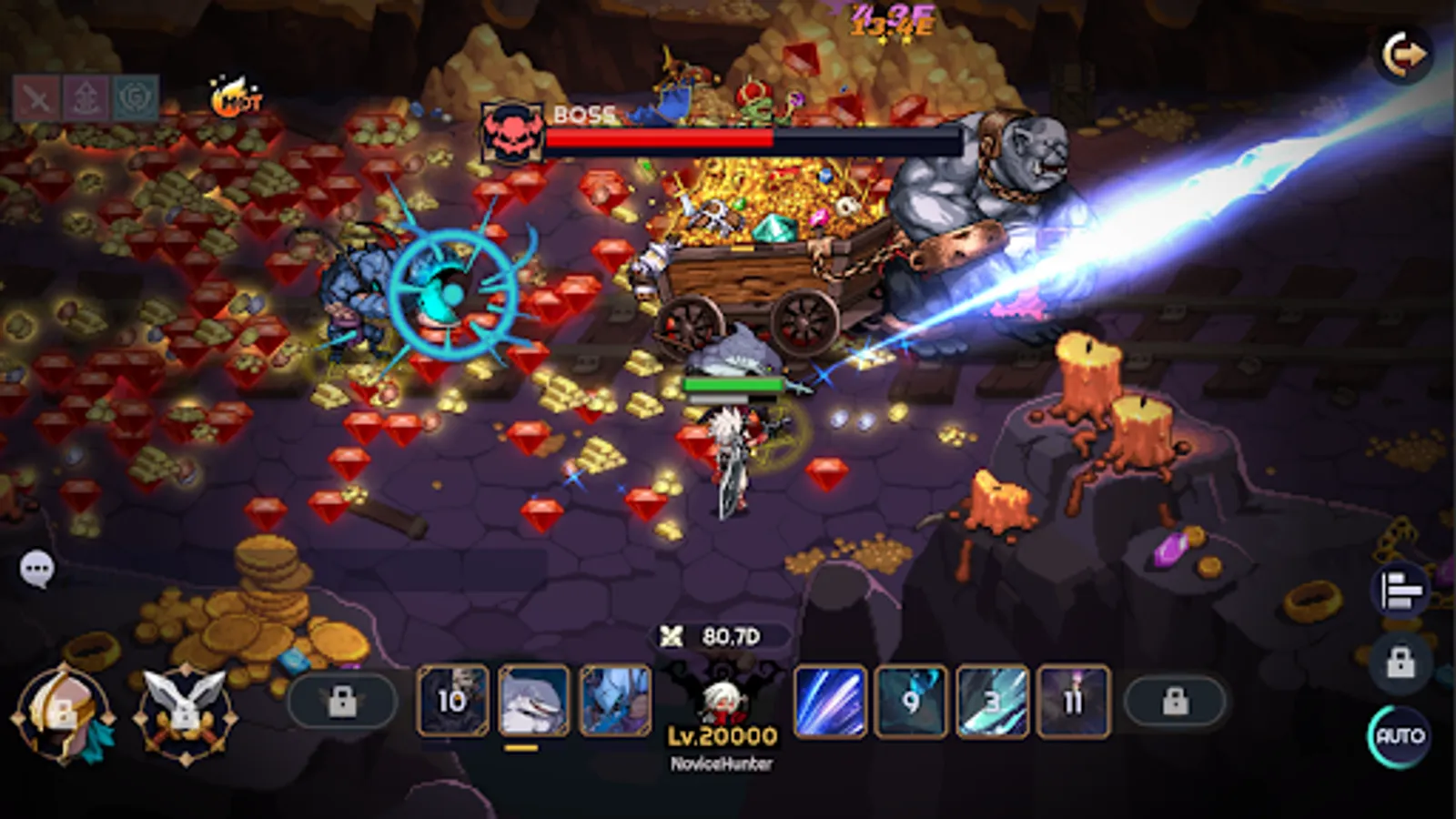Select the shark companion slot
Image resolution: width=1456 pixels, height=819 pixels.
pyautogui.click(x=532, y=701)
